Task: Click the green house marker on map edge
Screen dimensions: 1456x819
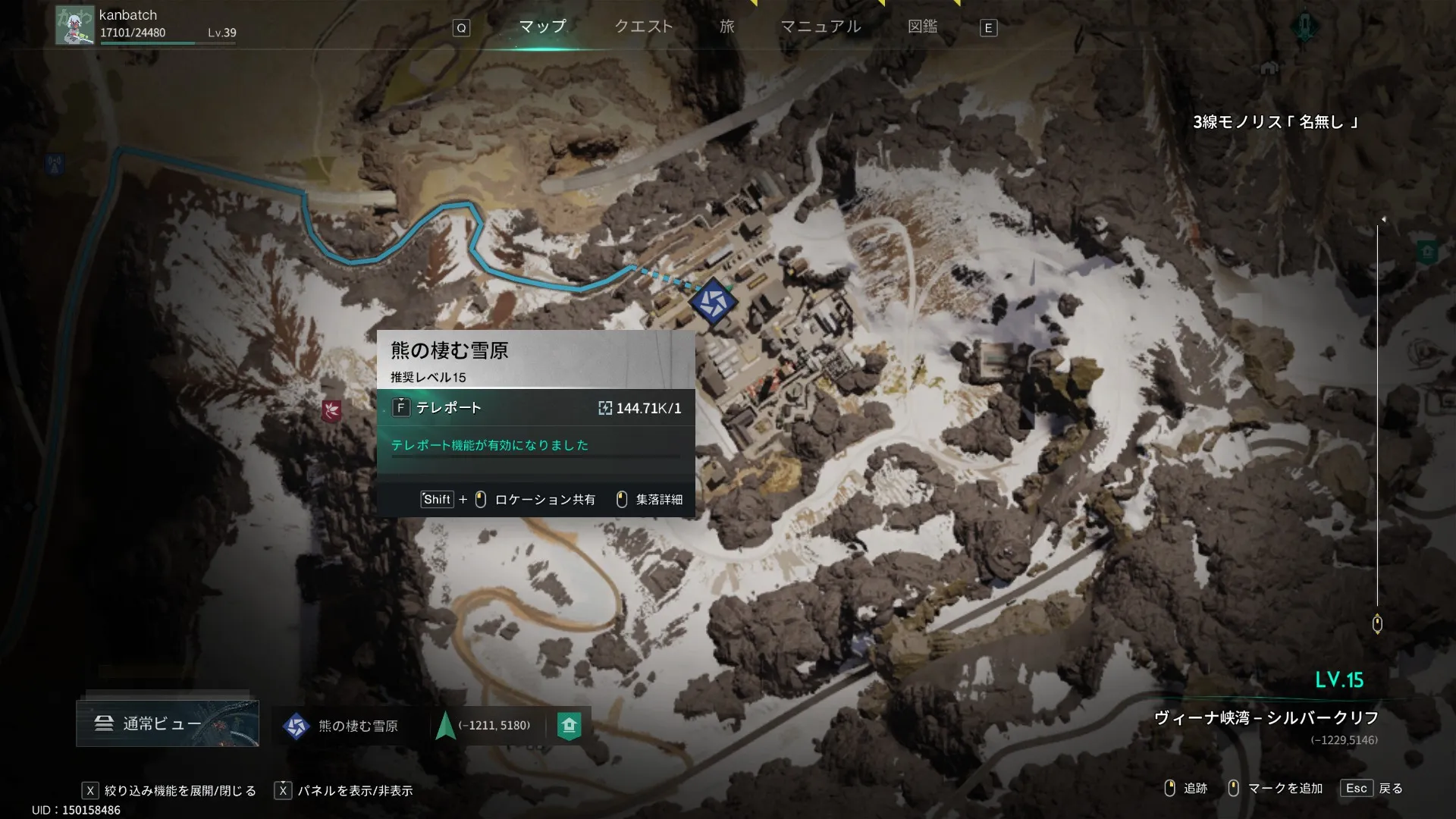Action: [x=1427, y=252]
